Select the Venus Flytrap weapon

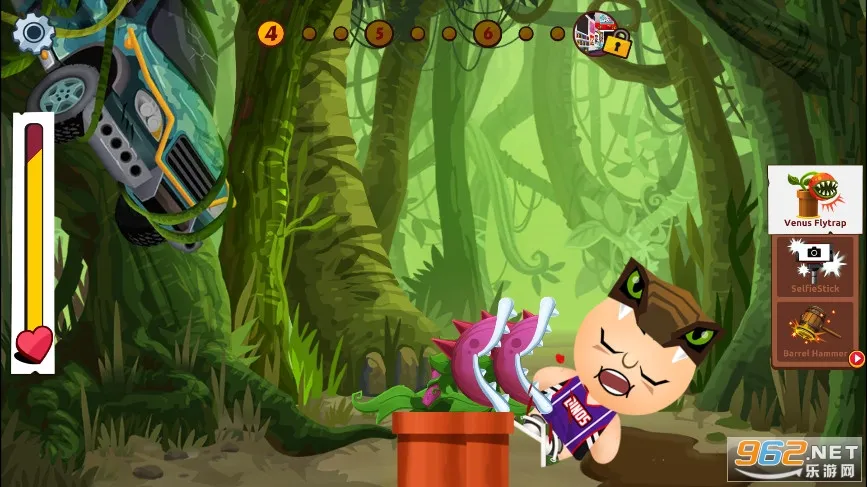(x=814, y=199)
